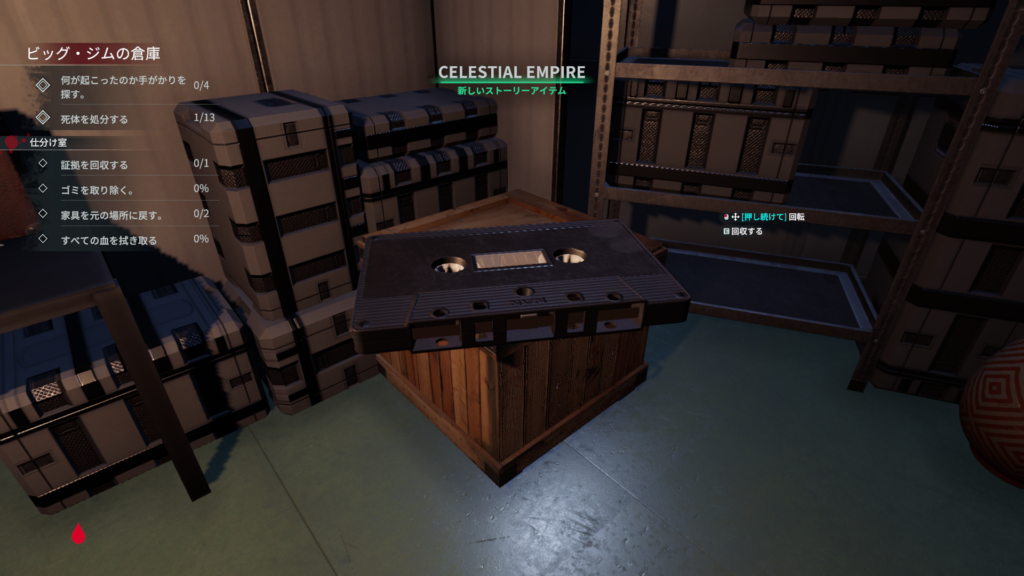Select the ビッグ・ジムの倉庫 mission title
The height and width of the screenshot is (576, 1024).
[93, 54]
